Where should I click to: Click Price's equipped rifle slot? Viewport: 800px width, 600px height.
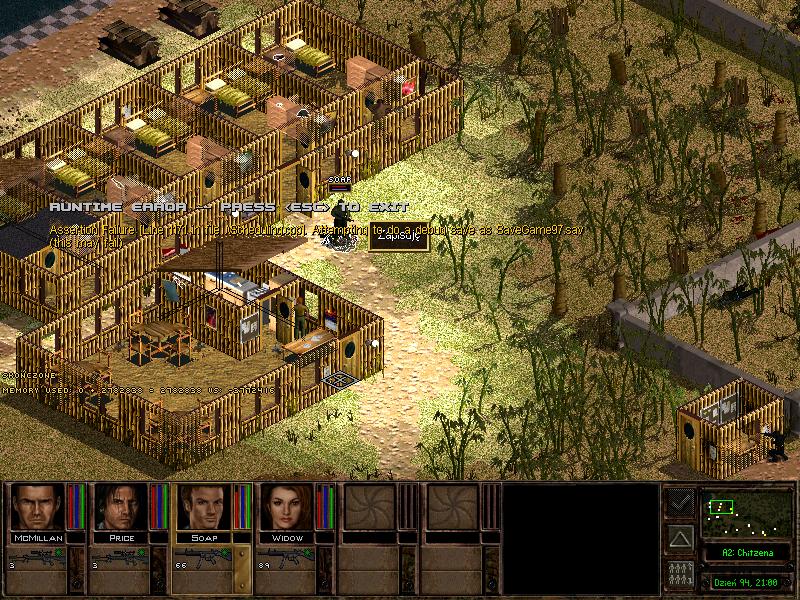[x=120, y=559]
